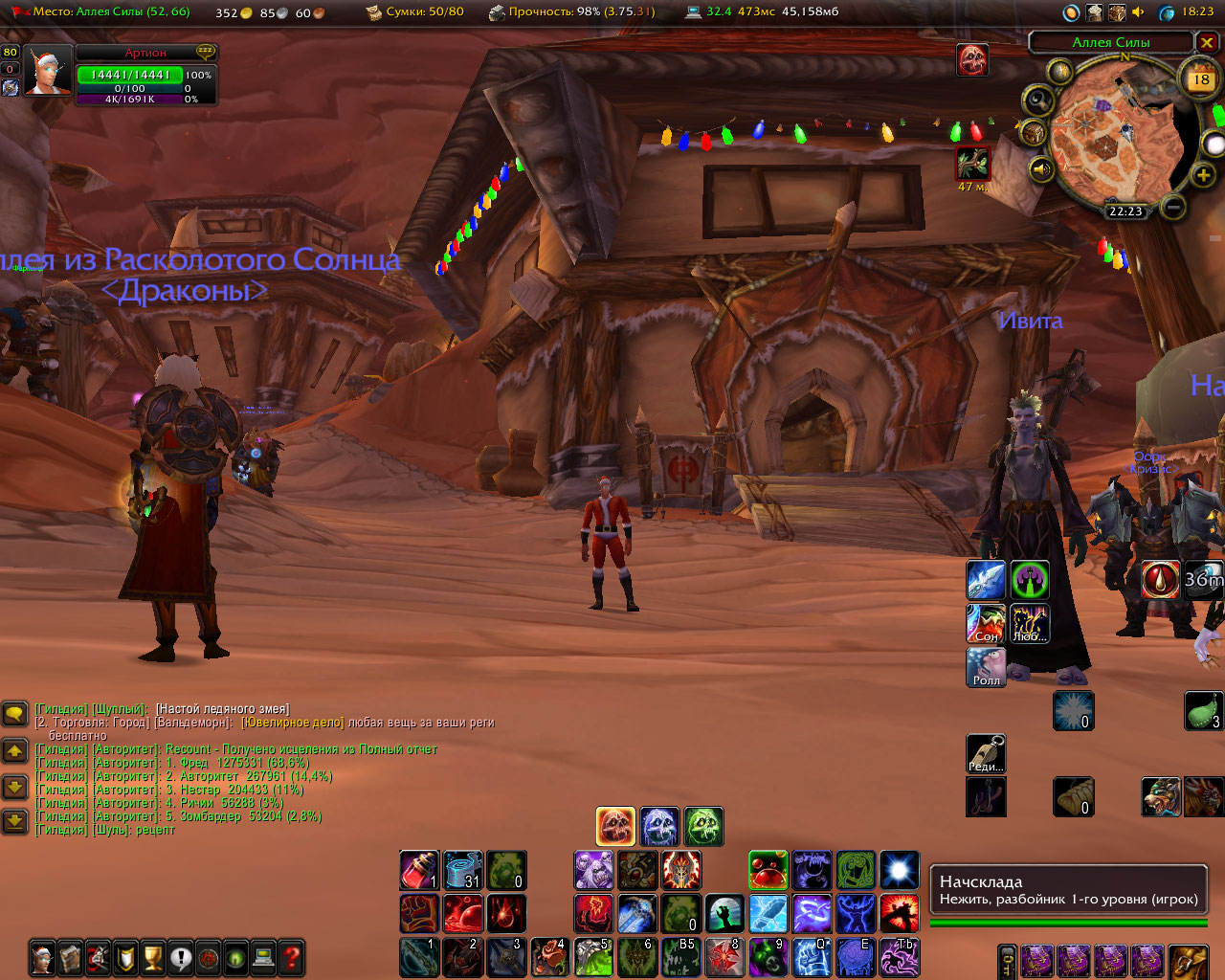Viewport: 1225px width, 980px height.
Task: Open the quest log exclamation mark button
Action: [x=181, y=956]
